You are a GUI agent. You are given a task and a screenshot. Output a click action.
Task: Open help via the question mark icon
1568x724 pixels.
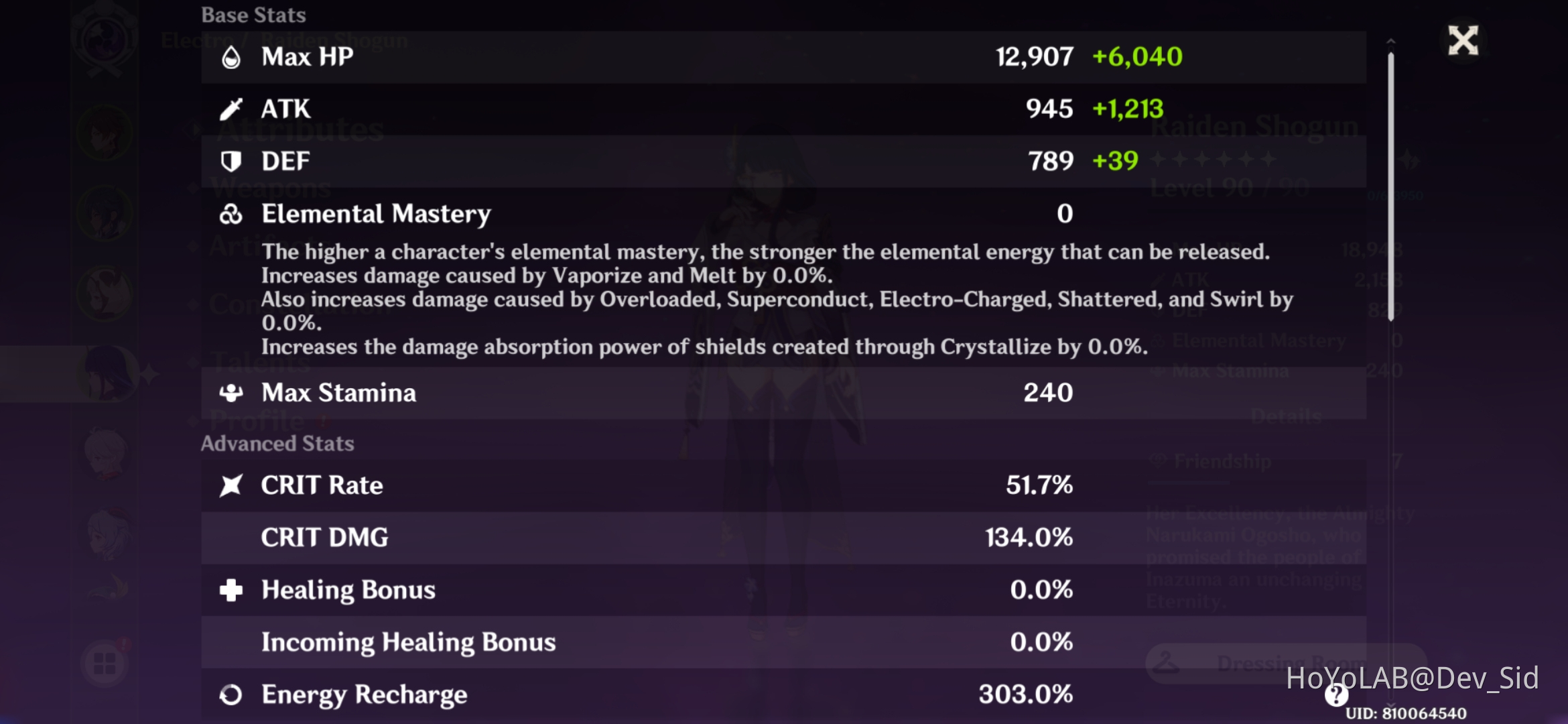(x=1335, y=697)
